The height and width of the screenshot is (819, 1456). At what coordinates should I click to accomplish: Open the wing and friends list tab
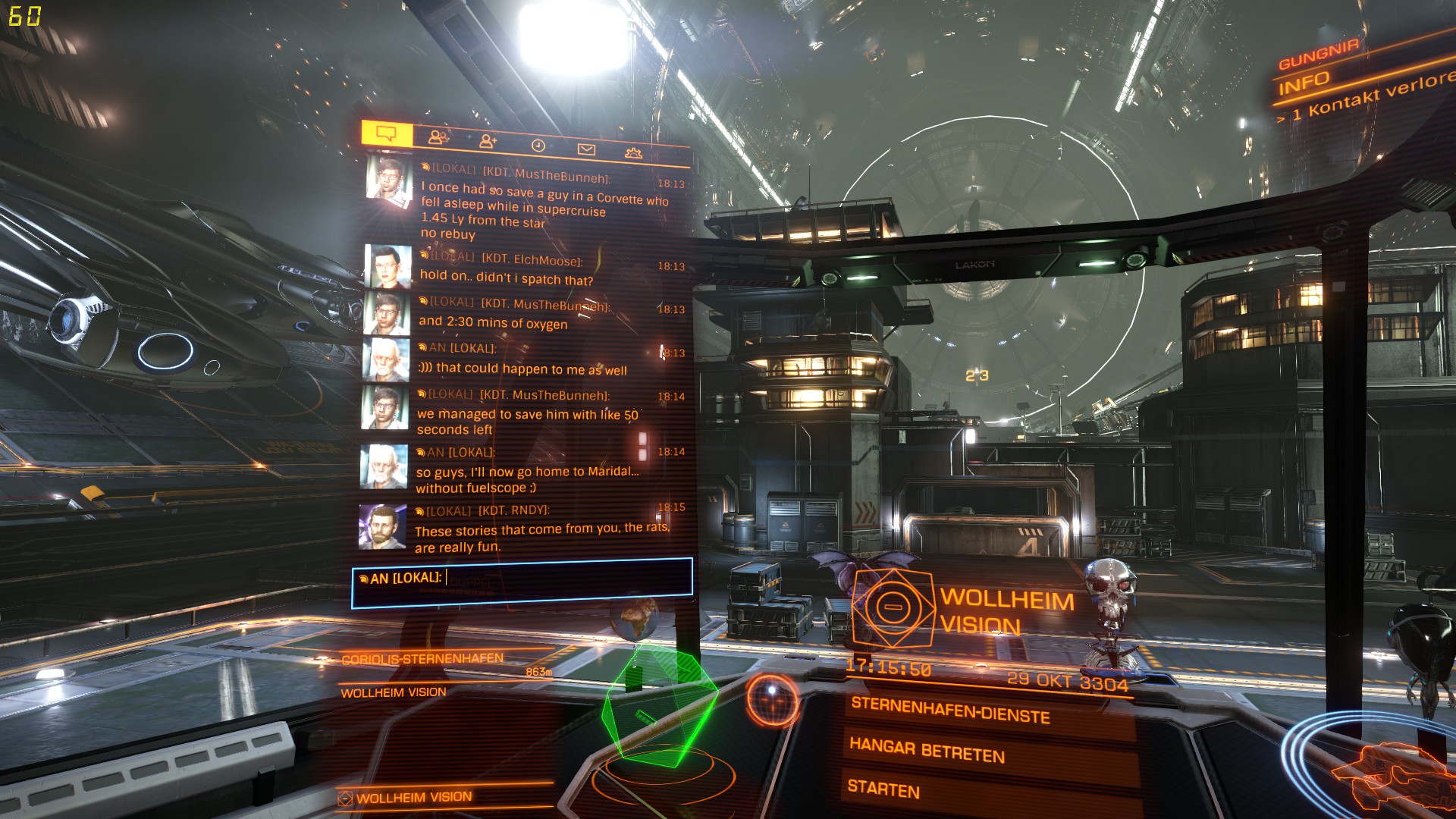pos(438,138)
